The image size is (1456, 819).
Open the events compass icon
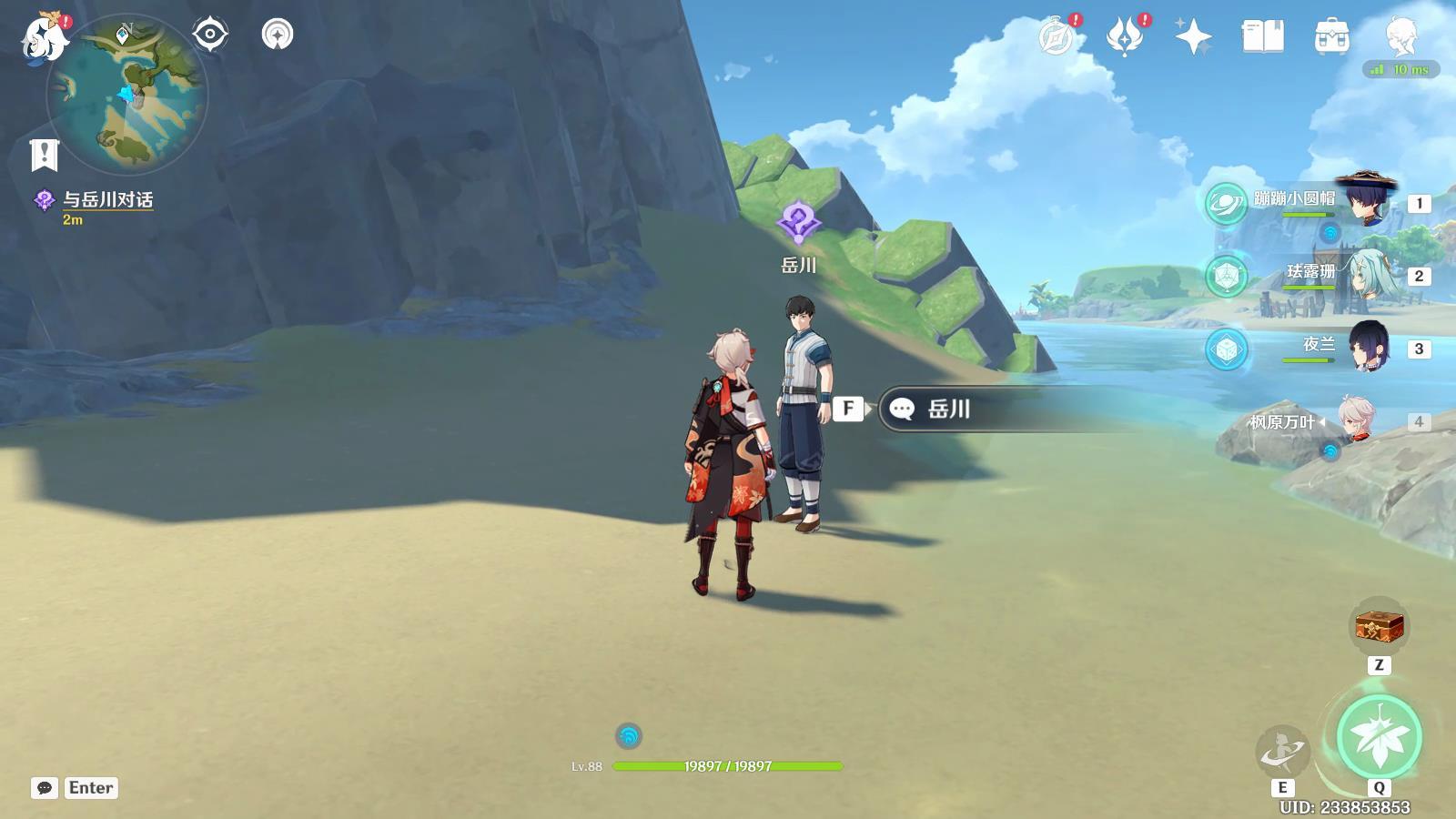1057,37
